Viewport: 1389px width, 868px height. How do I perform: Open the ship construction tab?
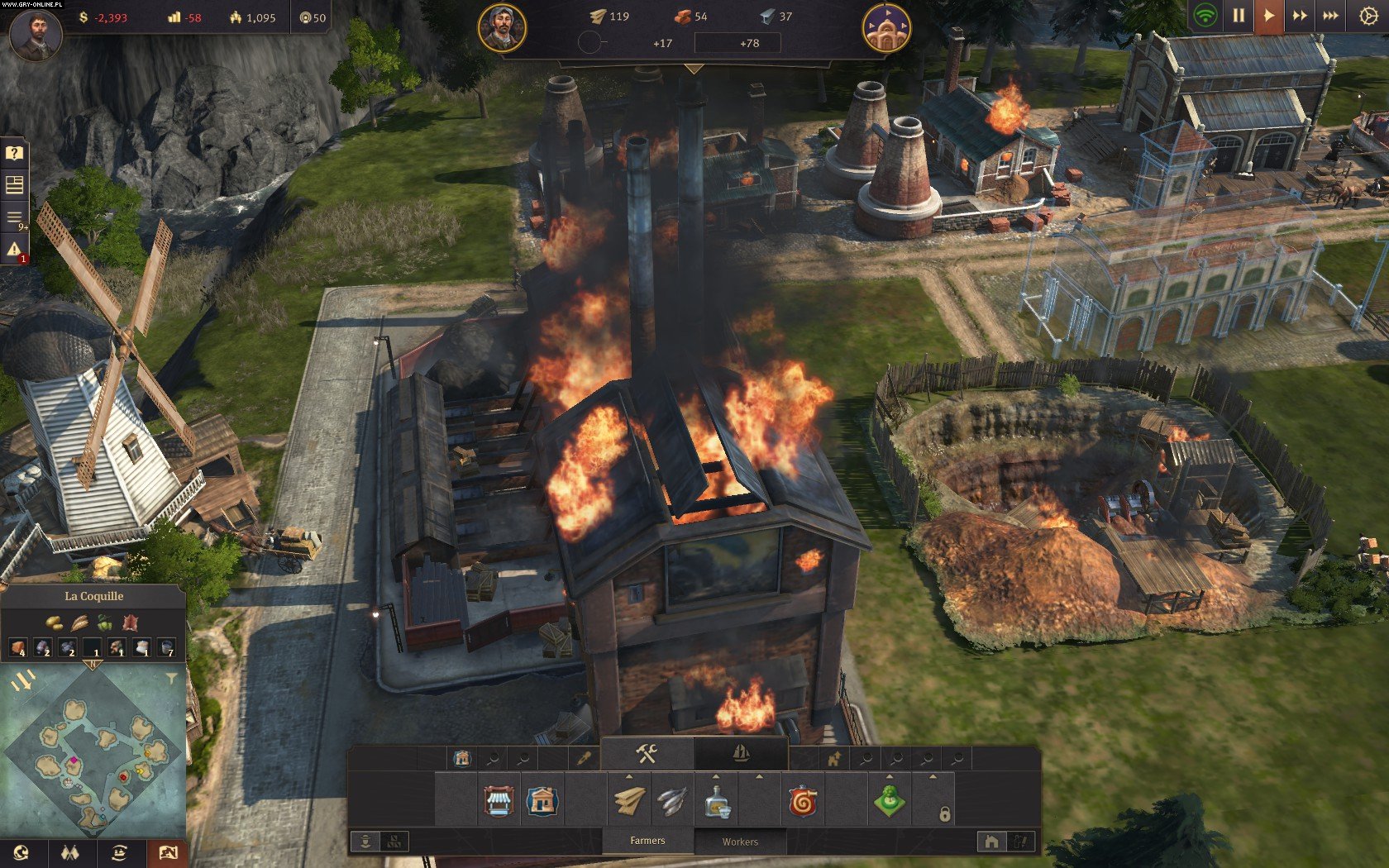[x=741, y=753]
